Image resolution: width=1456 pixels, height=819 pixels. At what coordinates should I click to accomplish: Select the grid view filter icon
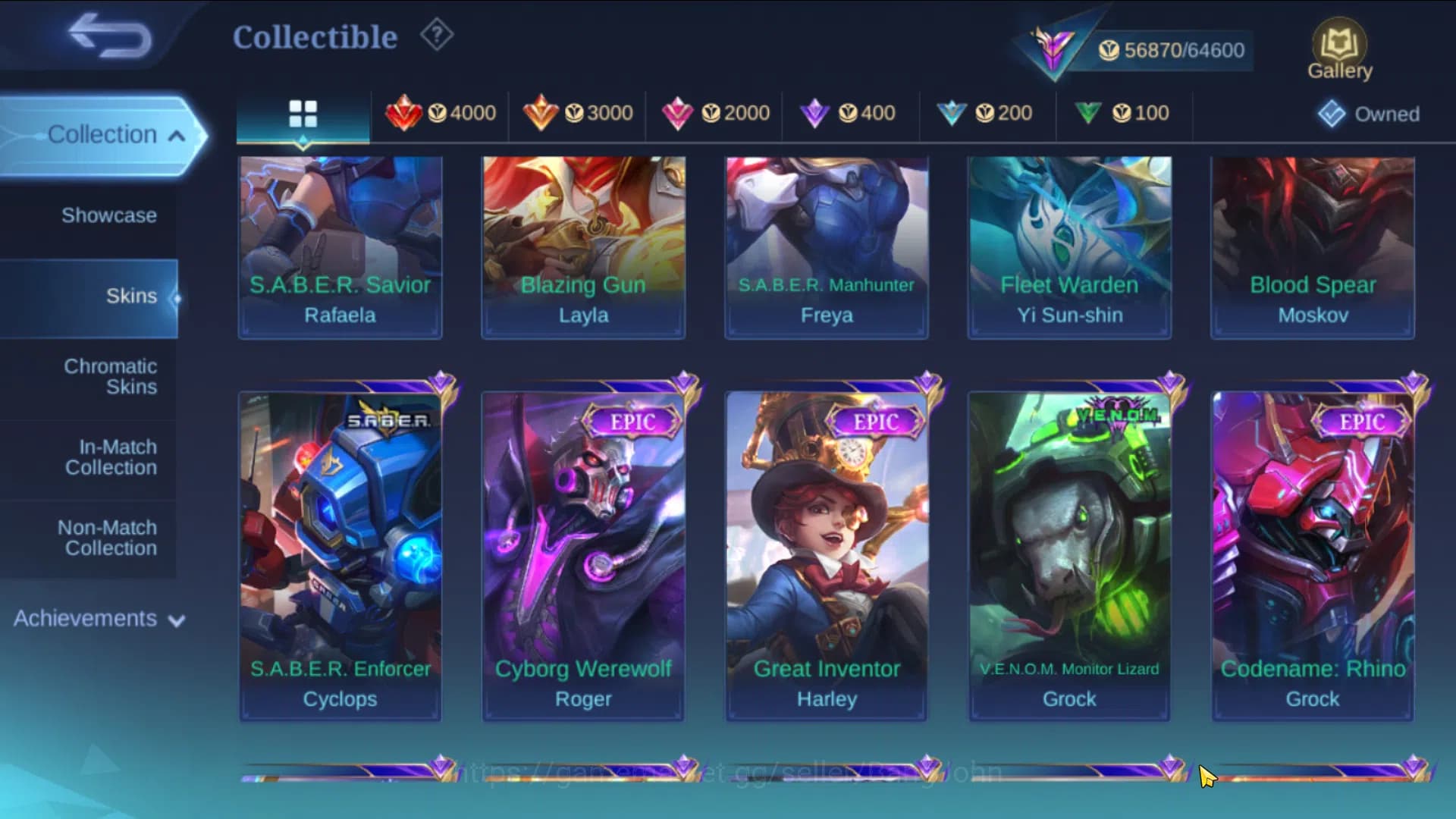coord(303,114)
